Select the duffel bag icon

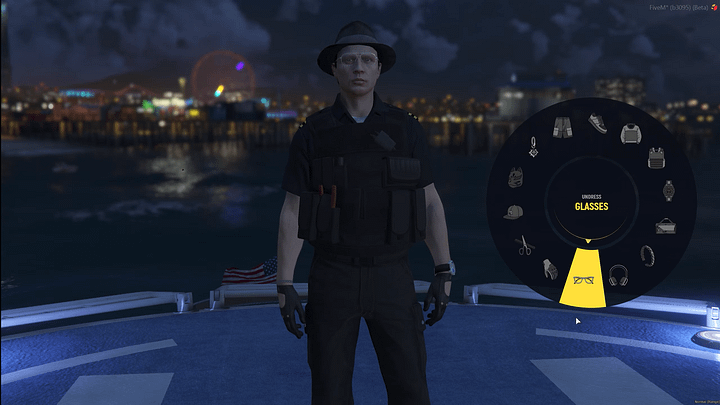point(665,225)
